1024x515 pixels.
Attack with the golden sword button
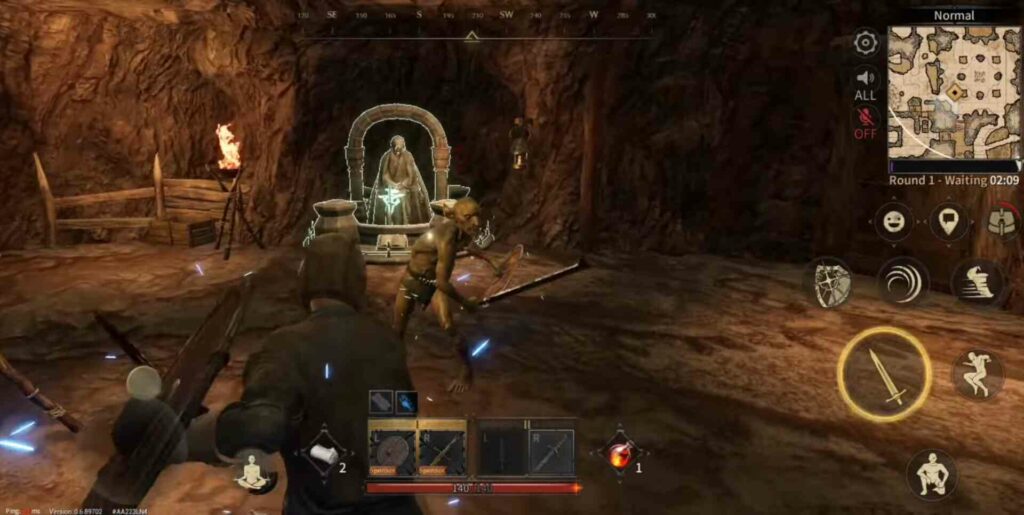tap(884, 374)
